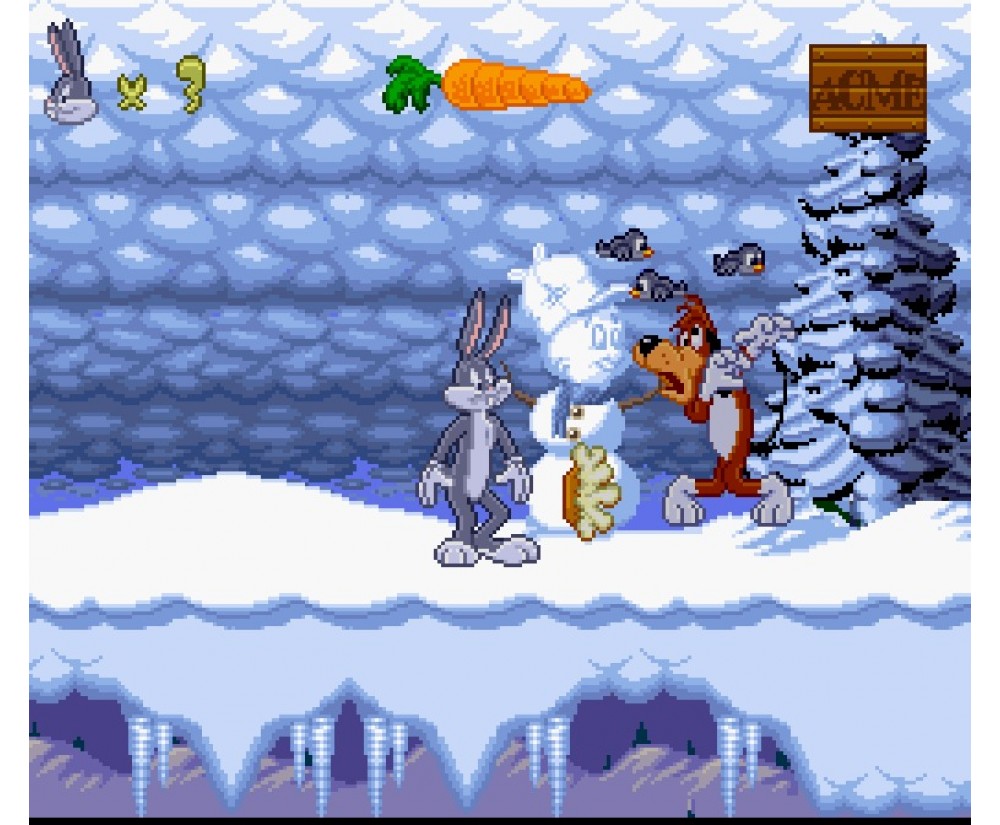Click the Bugs Bunny head lives icon

(70, 78)
